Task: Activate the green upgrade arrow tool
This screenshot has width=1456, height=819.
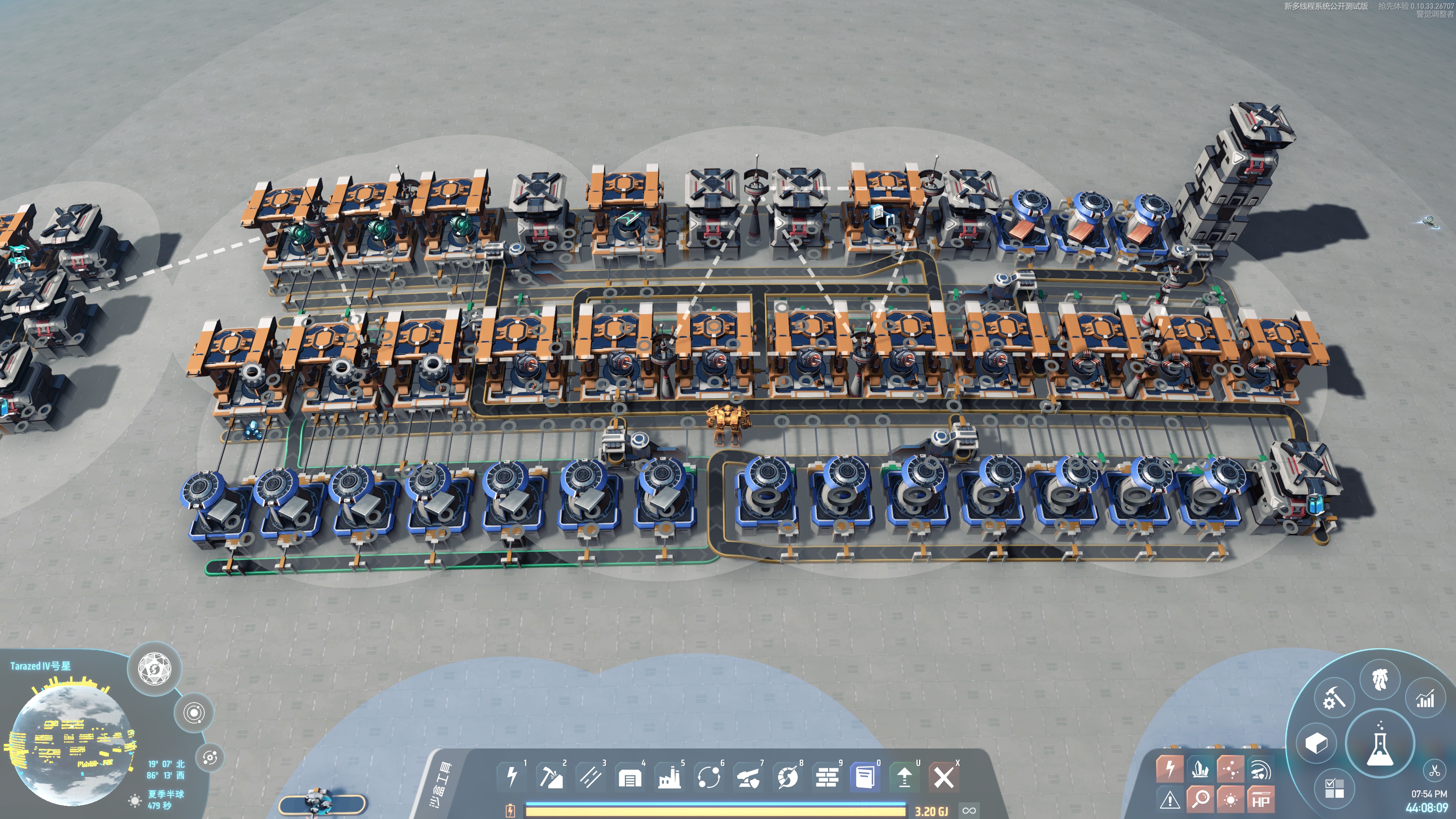Action: 904,778
